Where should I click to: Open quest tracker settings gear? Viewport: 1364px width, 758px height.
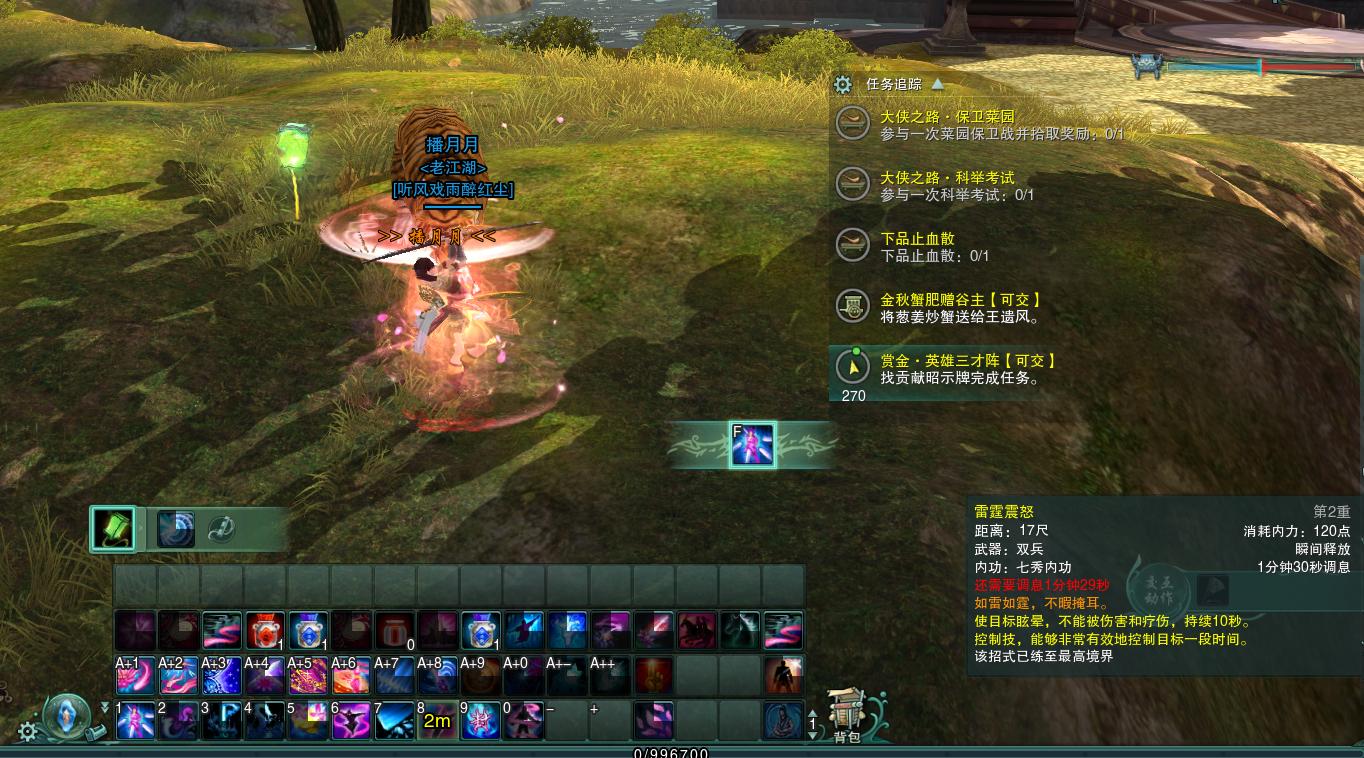[843, 85]
